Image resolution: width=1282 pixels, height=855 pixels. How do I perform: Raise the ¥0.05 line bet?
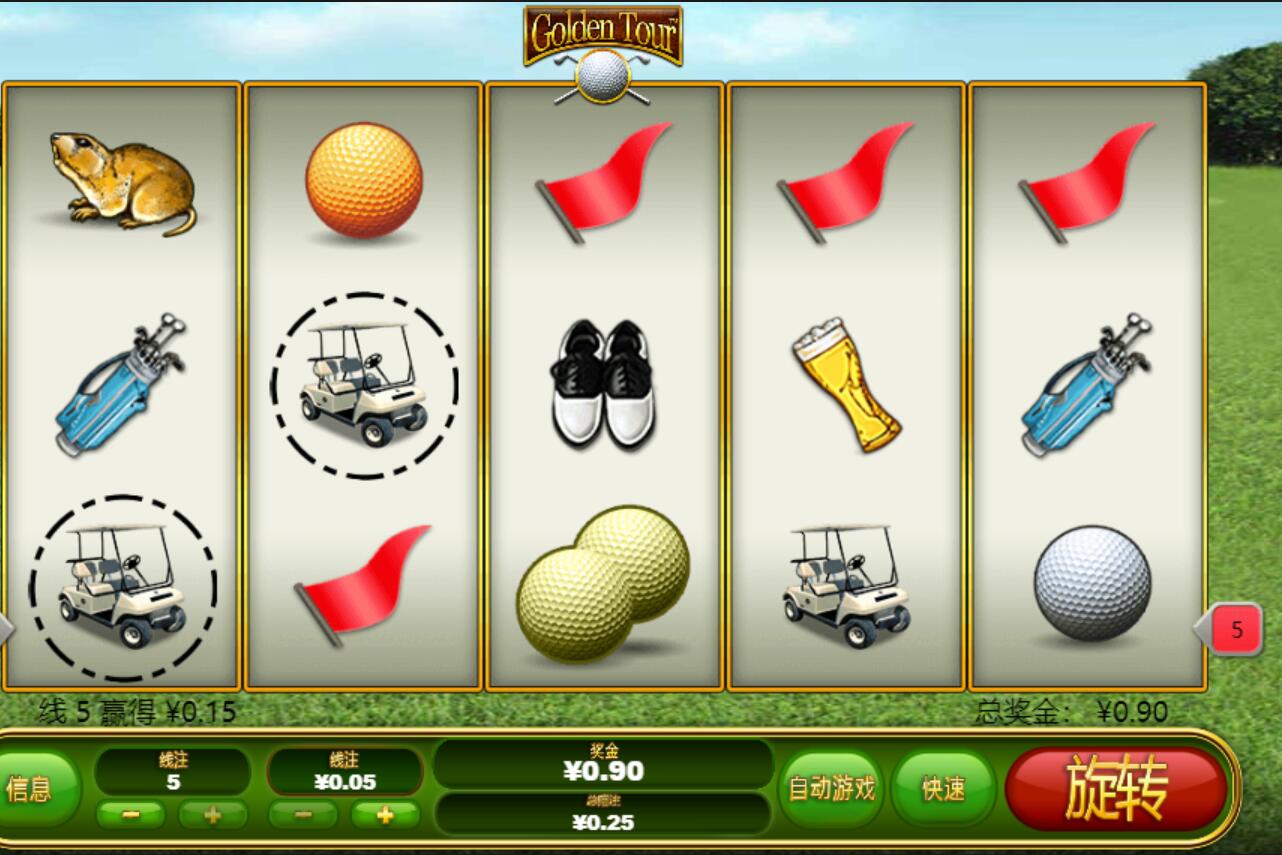tap(384, 815)
